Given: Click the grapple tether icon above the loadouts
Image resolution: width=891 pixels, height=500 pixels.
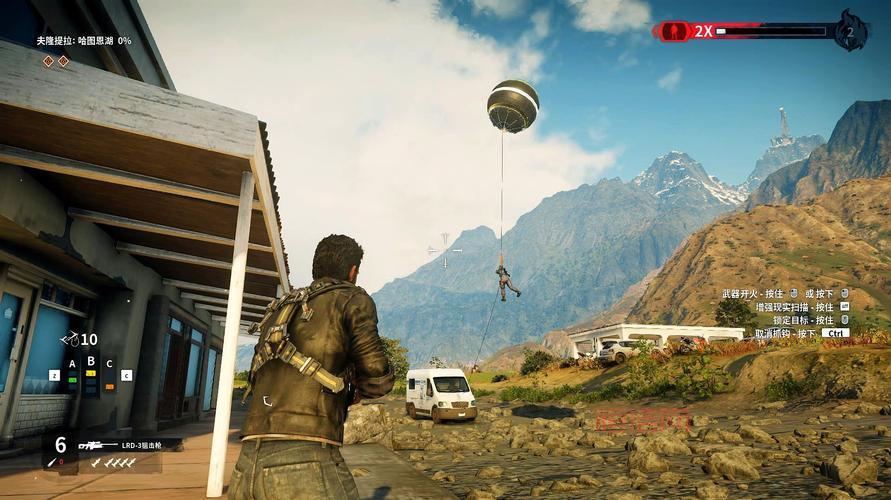Looking at the screenshot, I should [x=70, y=340].
